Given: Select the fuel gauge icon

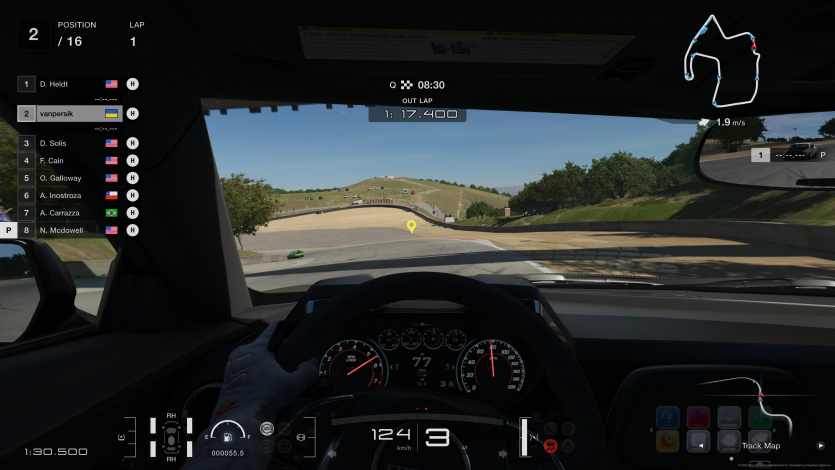Looking at the screenshot, I should click(229, 436).
